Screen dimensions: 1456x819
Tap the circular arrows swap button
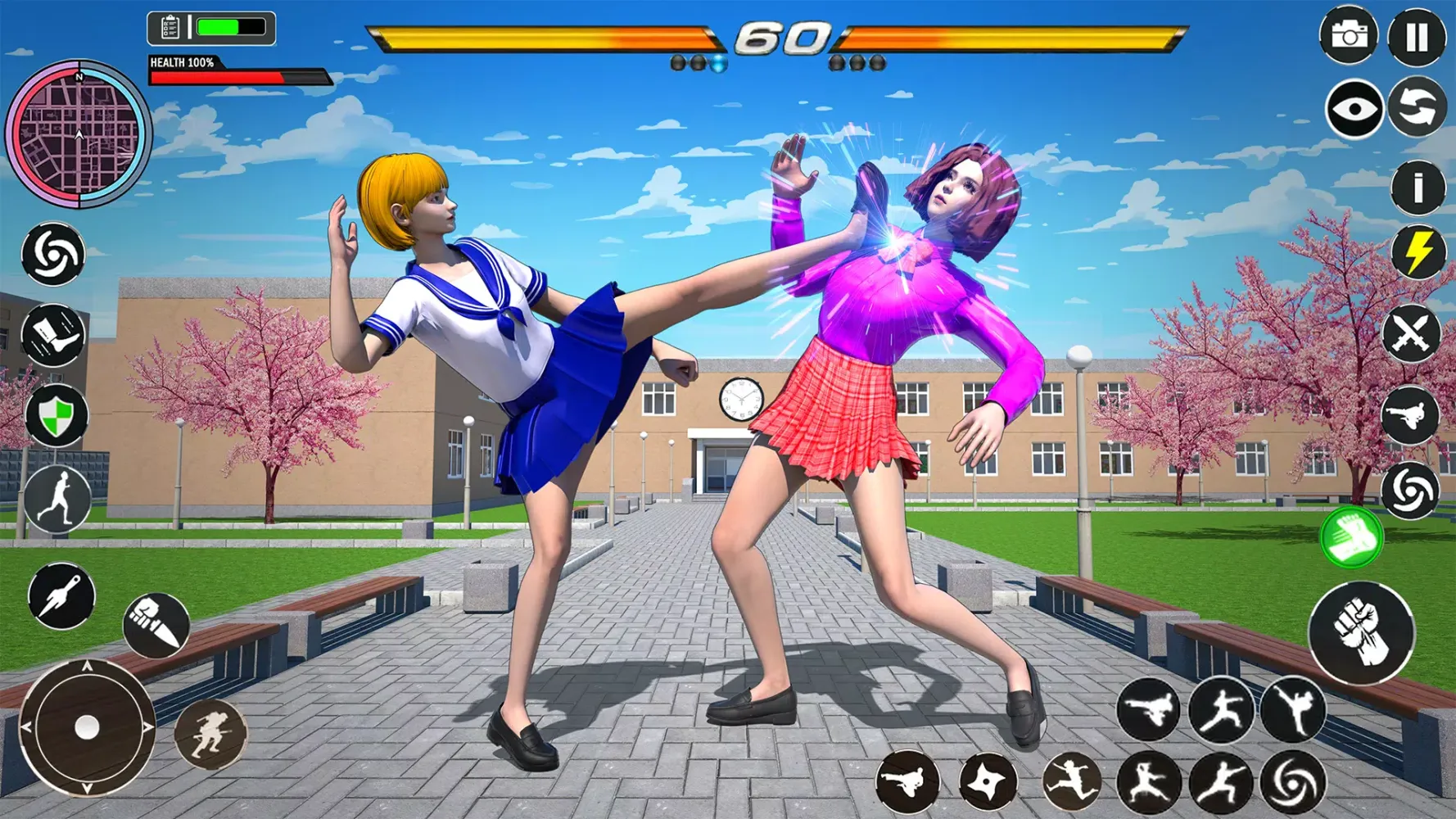1418,107
